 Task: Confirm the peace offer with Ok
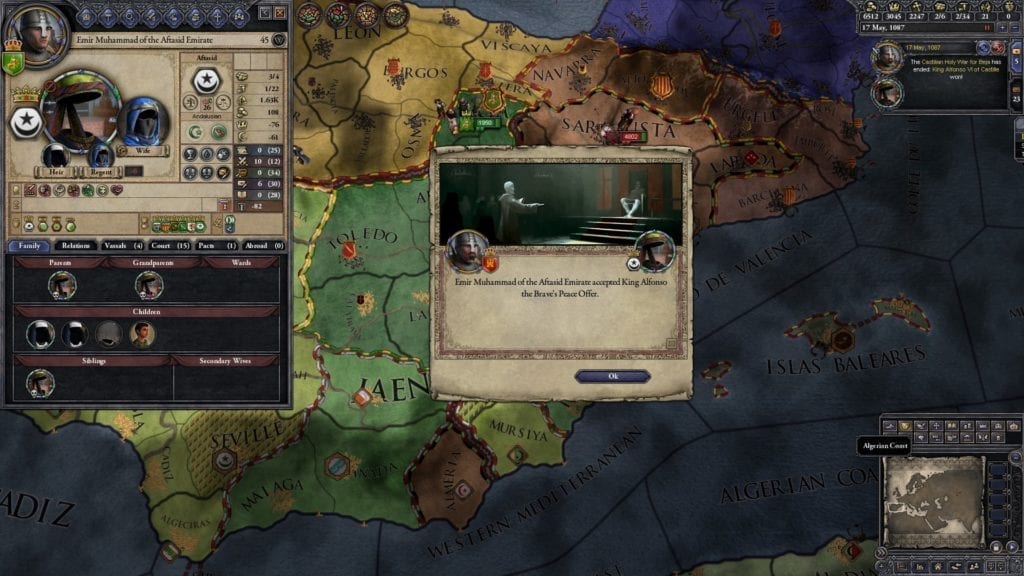(x=612, y=376)
